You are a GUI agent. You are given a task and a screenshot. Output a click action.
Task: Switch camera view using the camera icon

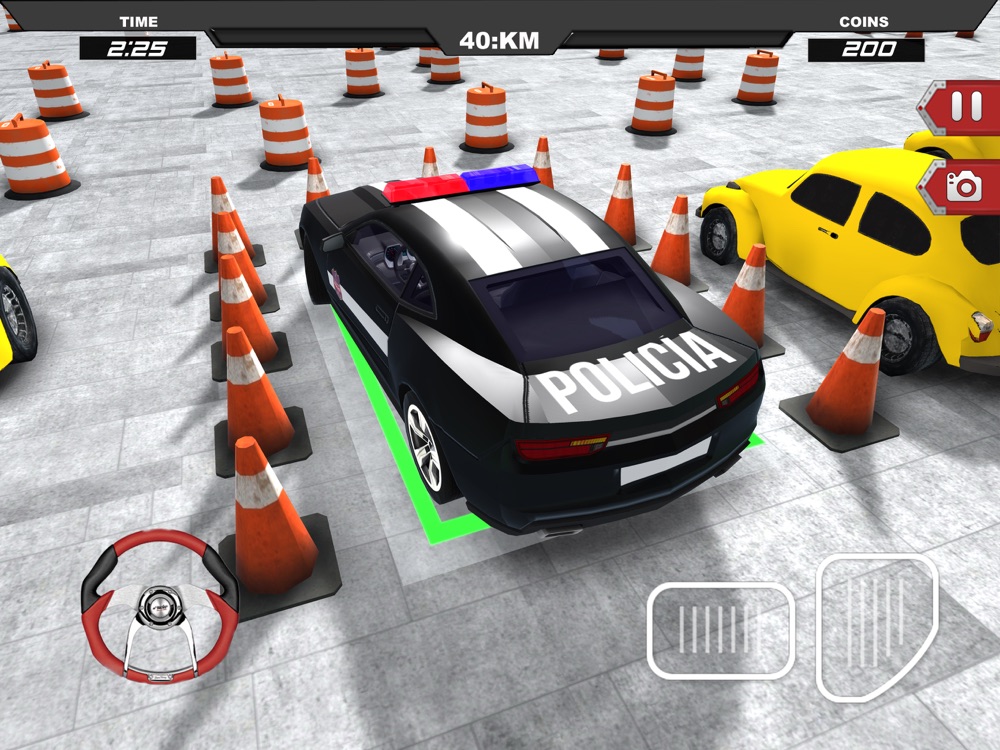964,187
